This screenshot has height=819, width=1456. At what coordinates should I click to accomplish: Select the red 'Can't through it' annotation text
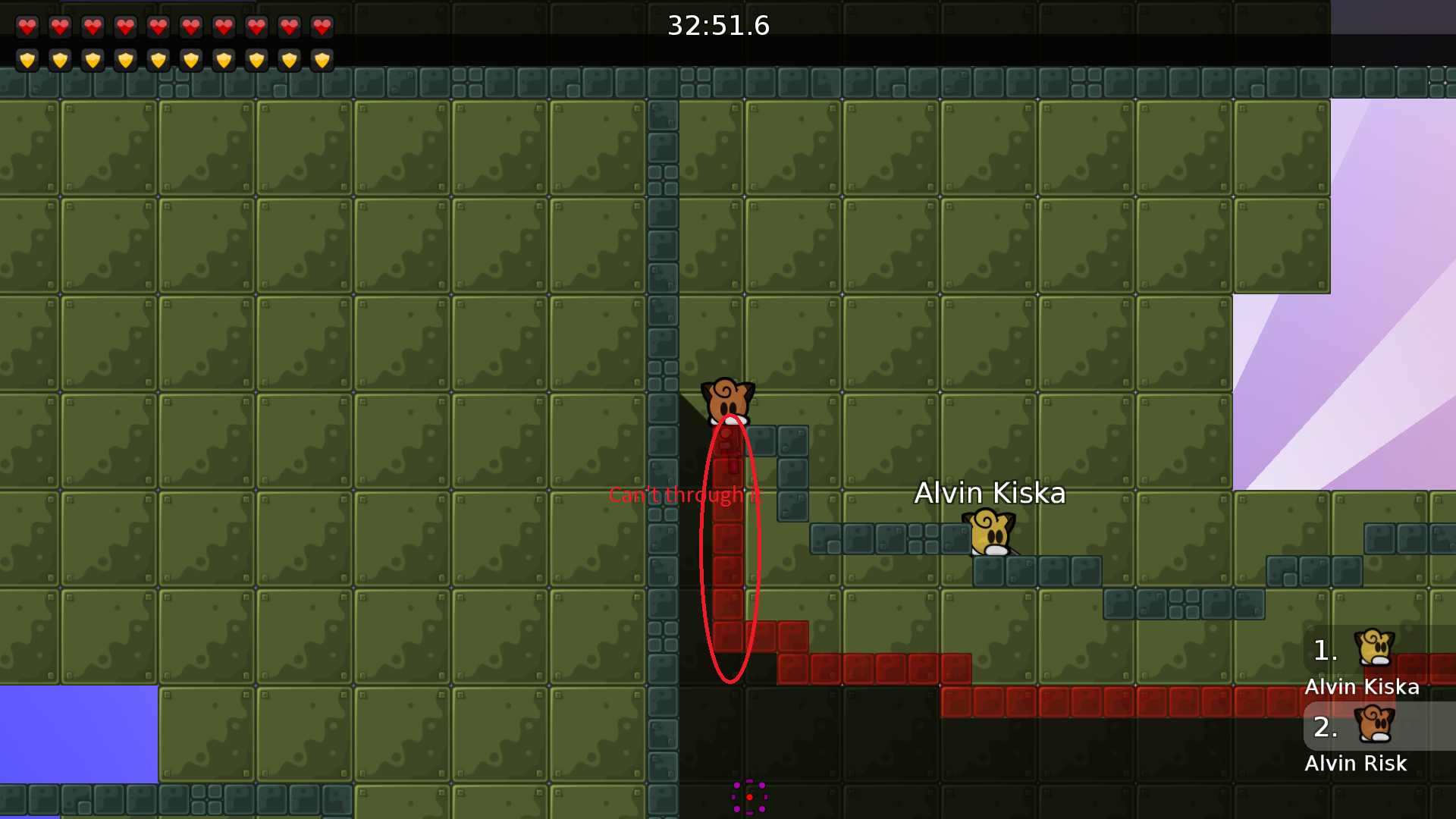pyautogui.click(x=684, y=495)
